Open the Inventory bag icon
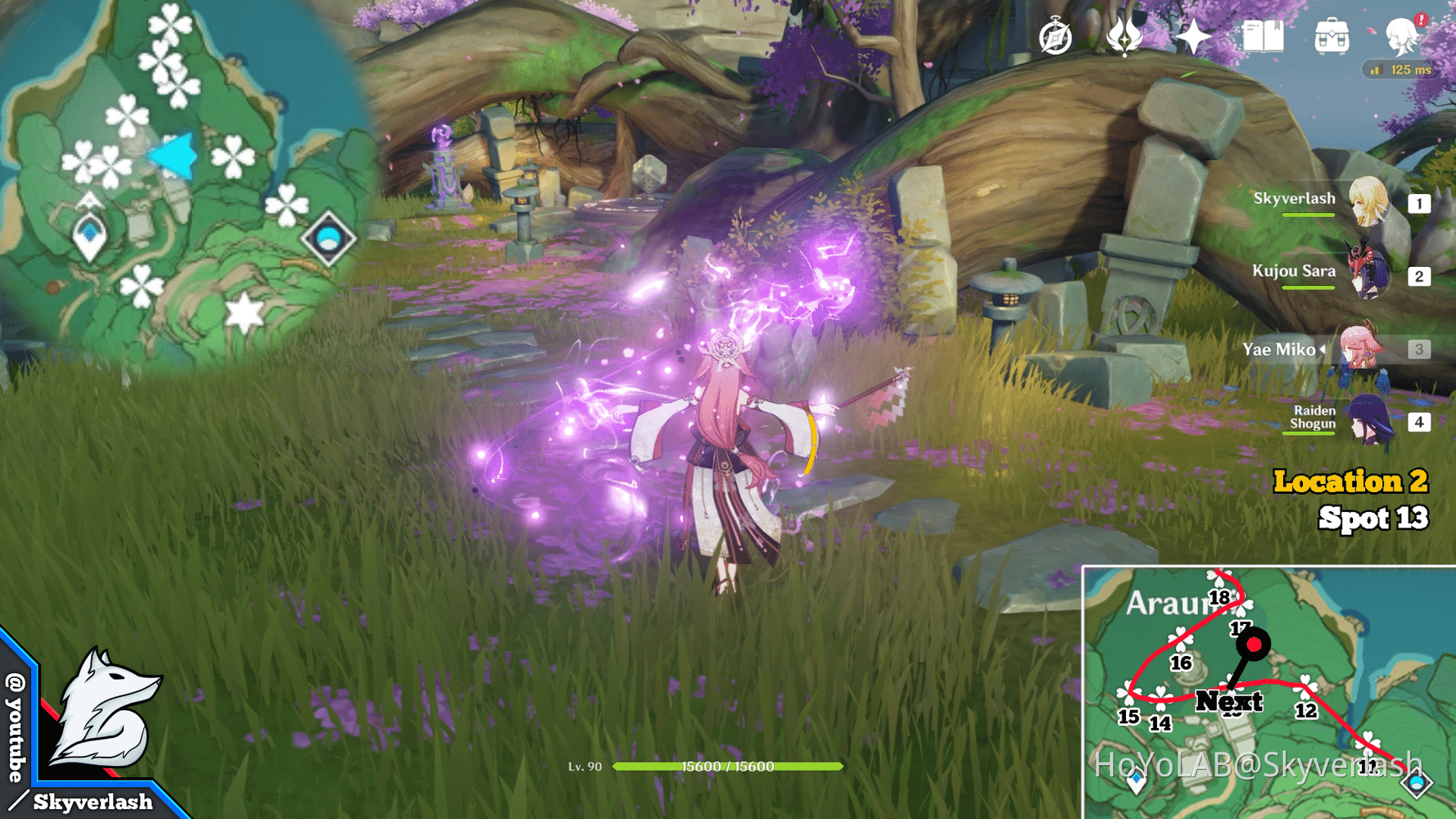Viewport: 1456px width, 819px height. tap(1332, 37)
